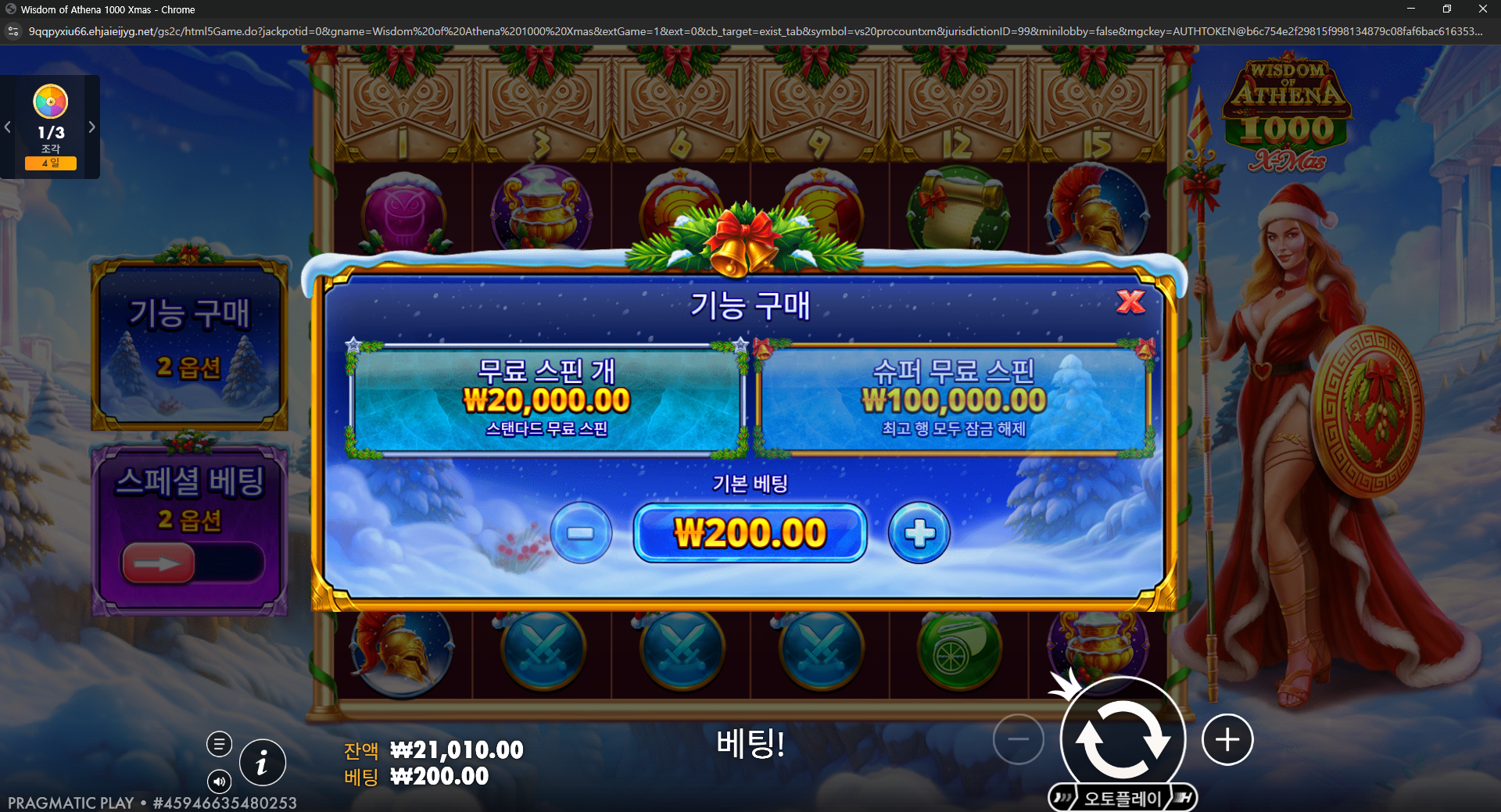The width and height of the screenshot is (1501, 812).
Task: Open the hamburger menu icon
Action: (219, 744)
